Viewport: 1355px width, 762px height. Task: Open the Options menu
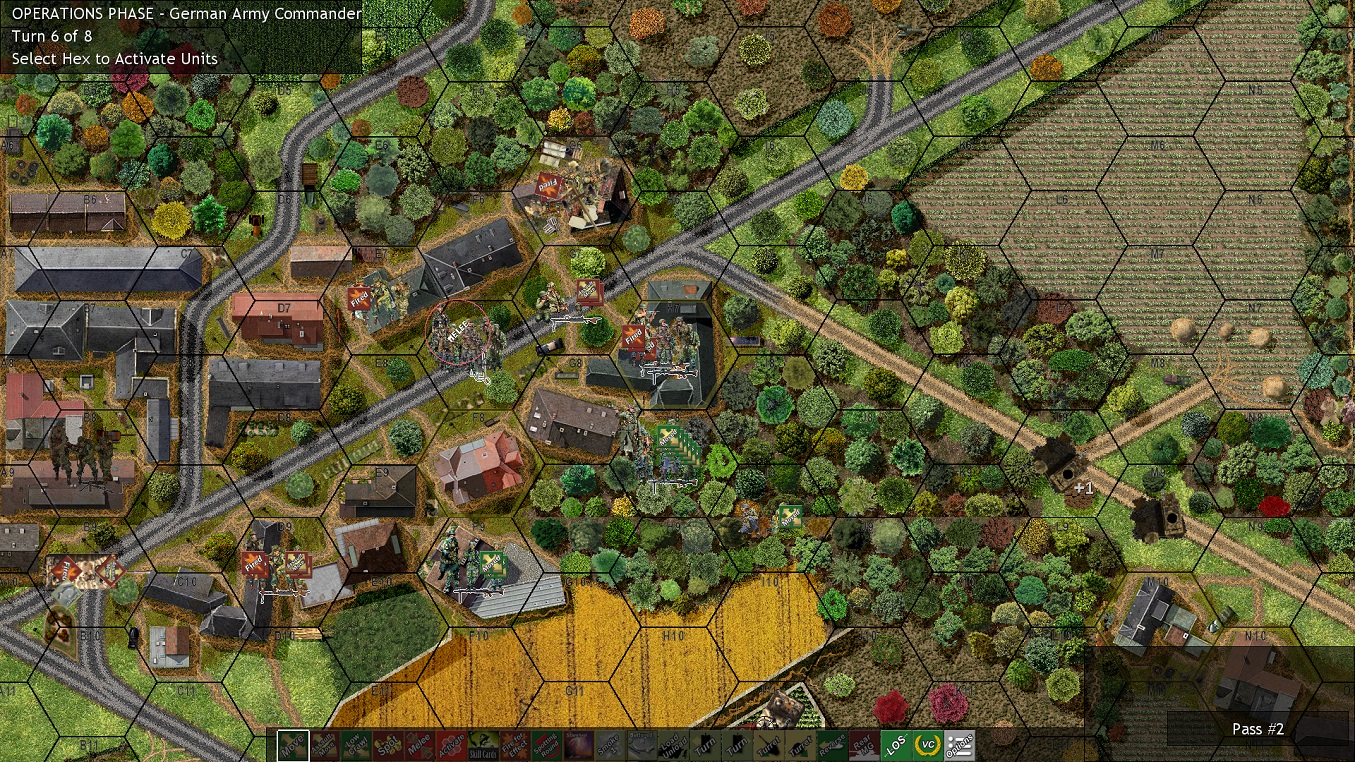[x=959, y=746]
